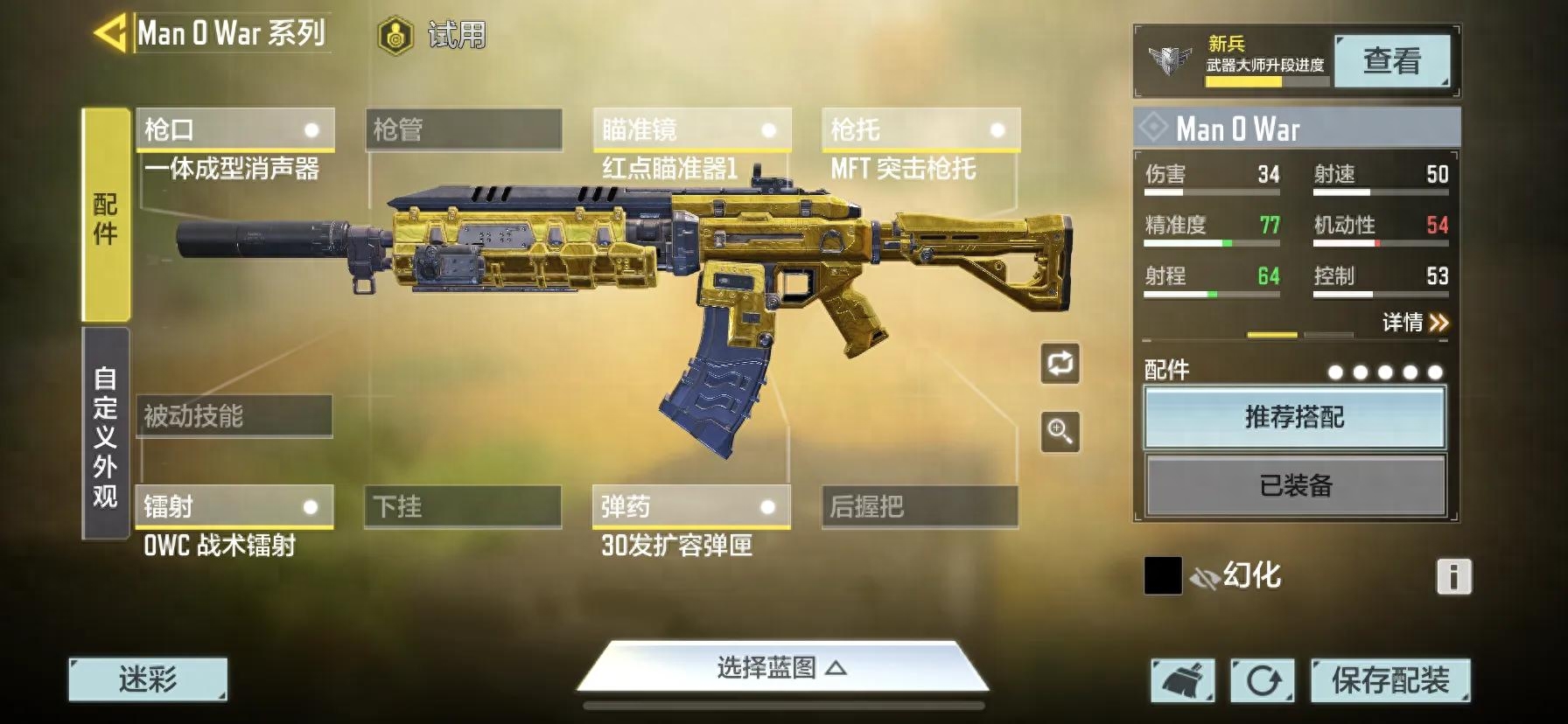The height and width of the screenshot is (724, 1568).
Task: Open the 枪管 barrel slot
Action: coord(464,130)
